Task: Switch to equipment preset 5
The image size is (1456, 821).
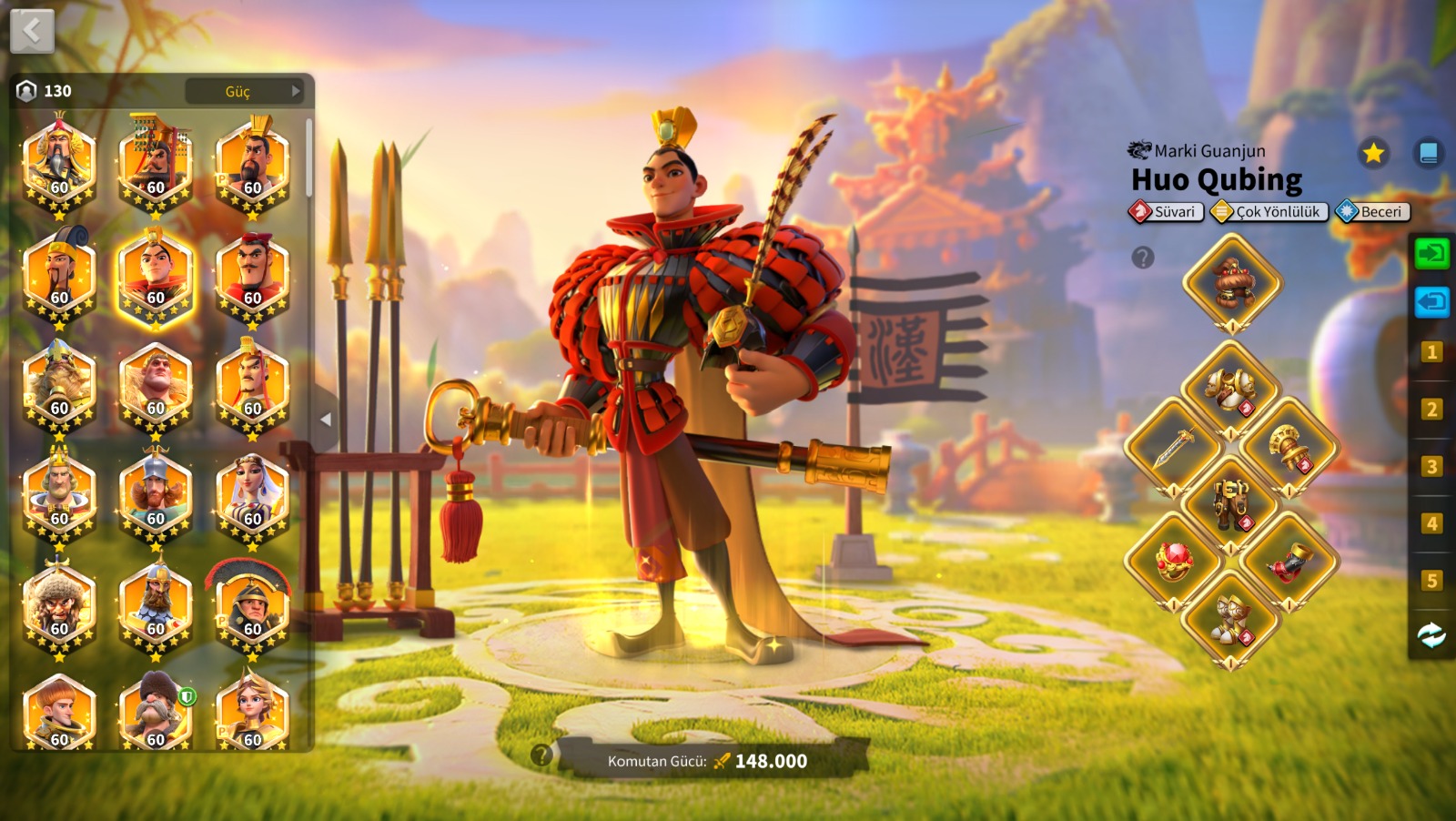Action: (x=1431, y=581)
